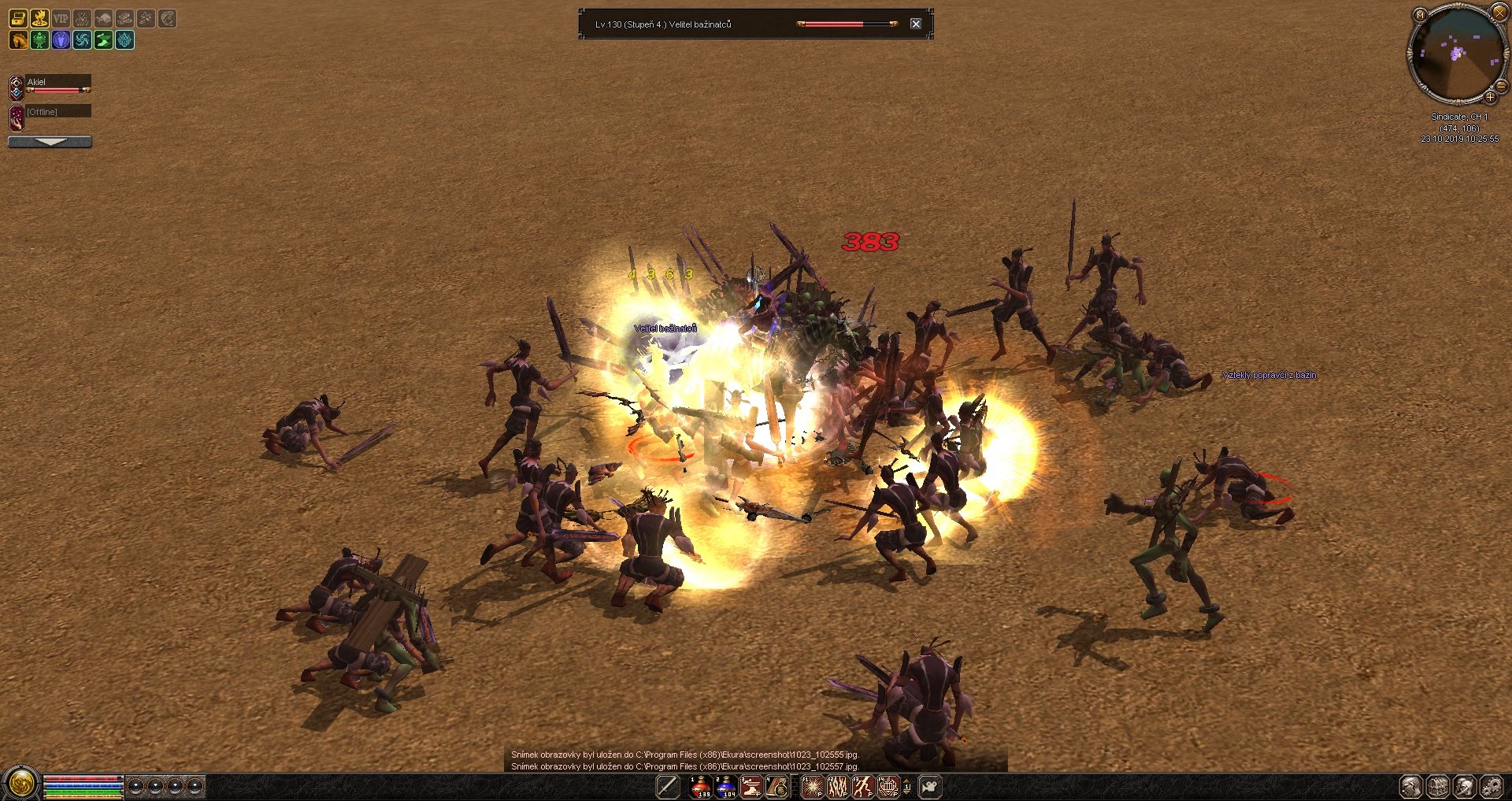Screen dimensions: 1512x801
Task: Switch quickslot page with the arrow stepper
Action: tap(907, 786)
